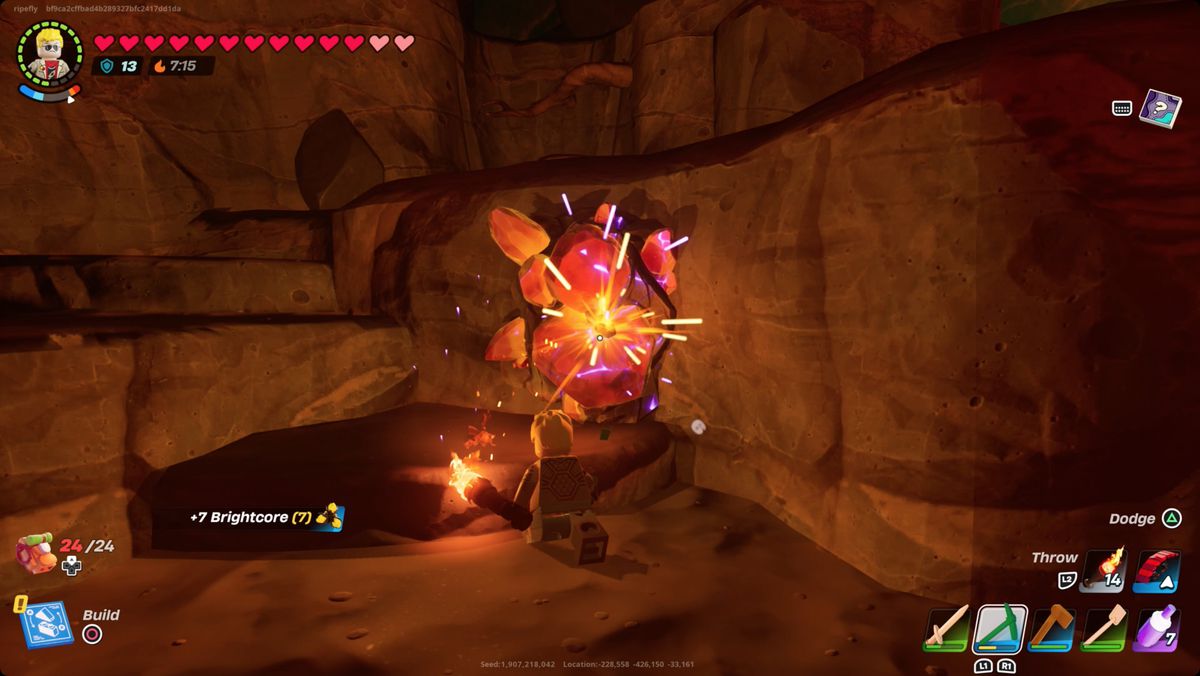Select the backpack companion icon
The height and width of the screenshot is (676, 1200).
(36, 551)
